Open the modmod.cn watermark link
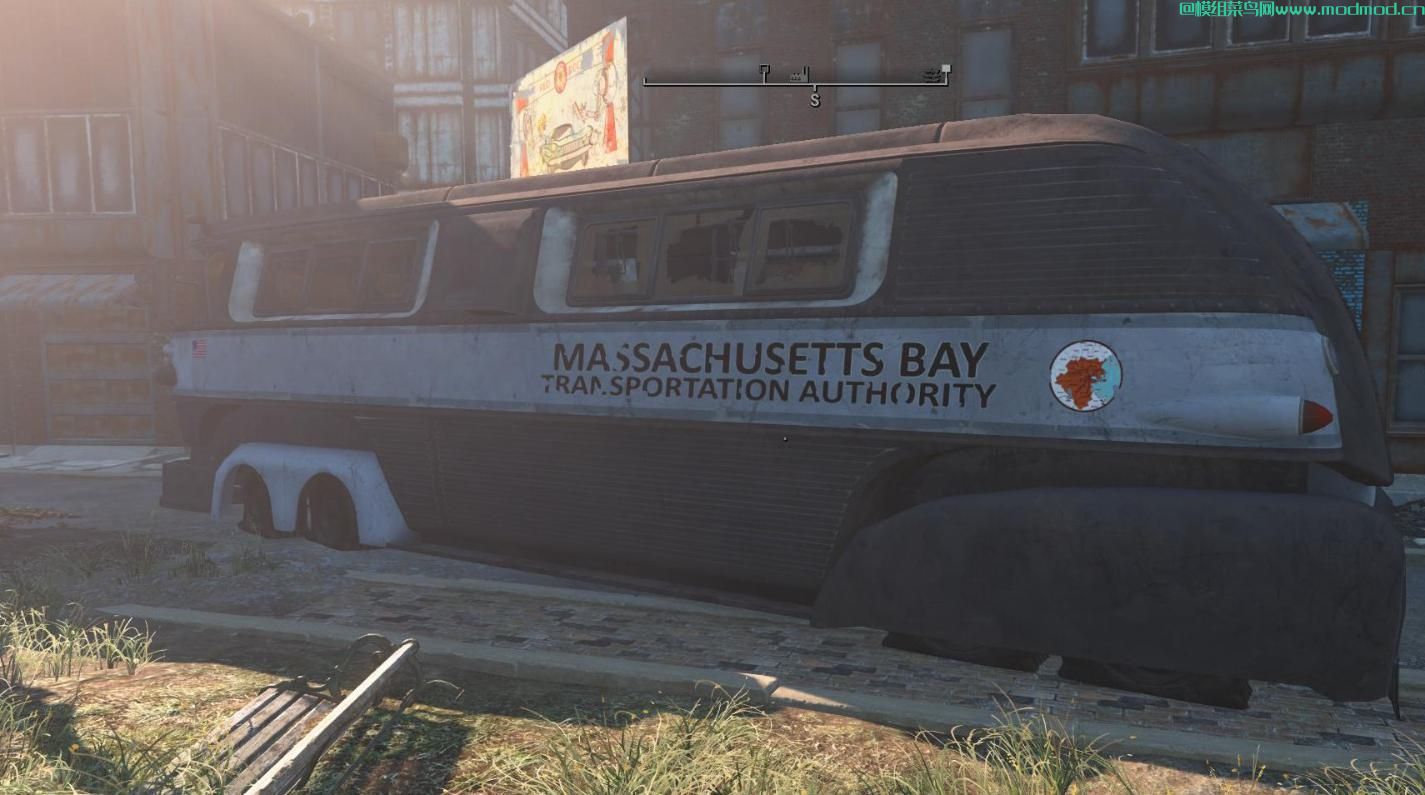 pyautogui.click(x=1300, y=9)
